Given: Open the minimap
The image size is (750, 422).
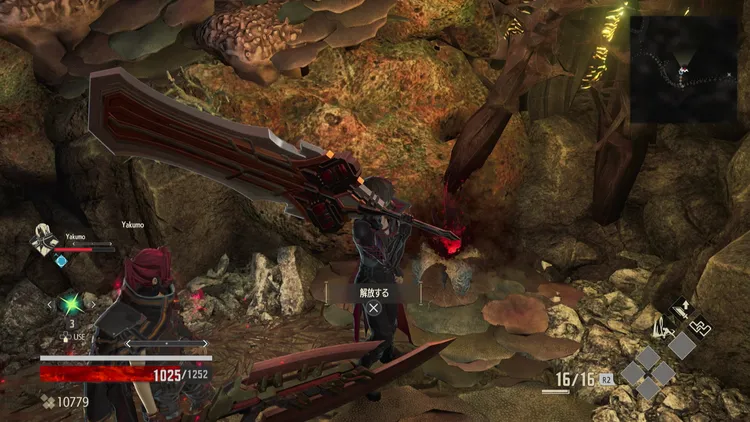Looking at the screenshot, I should pyautogui.click(x=683, y=68).
